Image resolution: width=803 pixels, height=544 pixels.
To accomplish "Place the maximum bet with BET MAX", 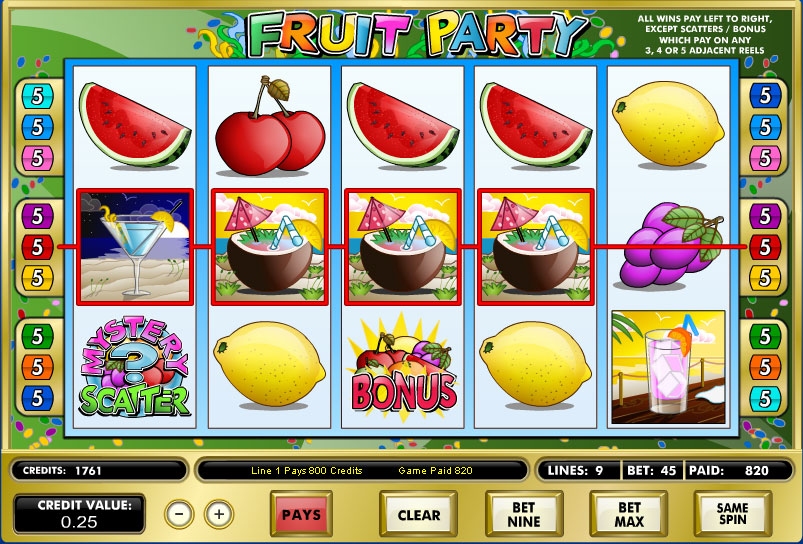I will [628, 515].
